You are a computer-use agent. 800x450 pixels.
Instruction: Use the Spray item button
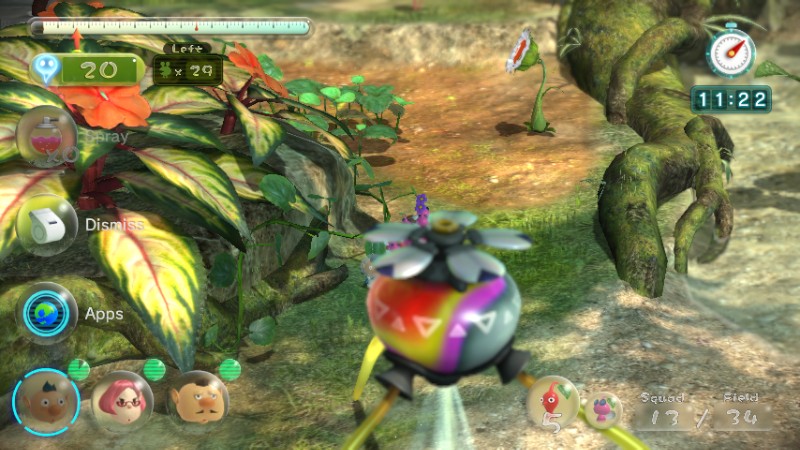[47, 136]
